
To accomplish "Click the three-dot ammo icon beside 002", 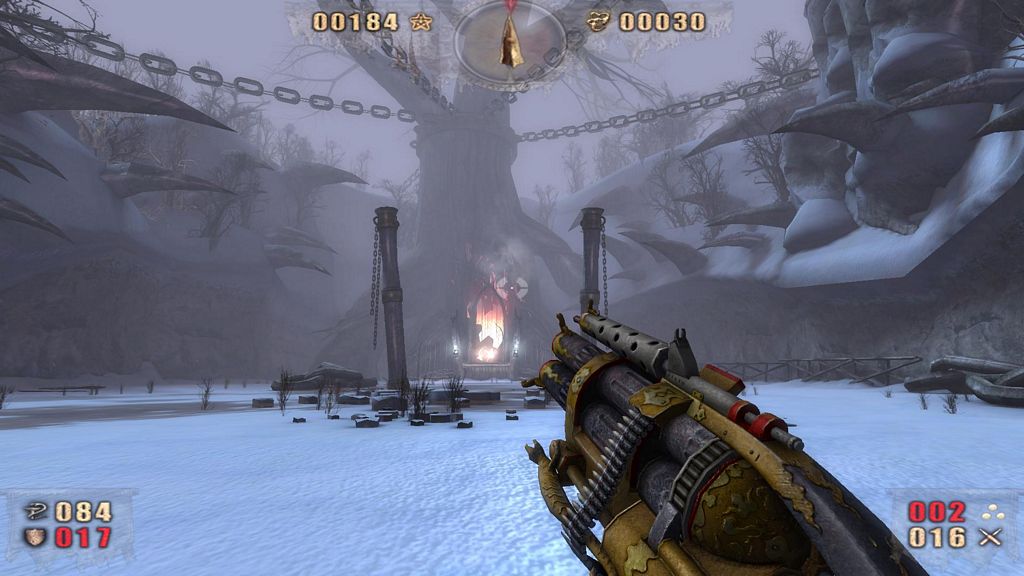I will [x=991, y=512].
